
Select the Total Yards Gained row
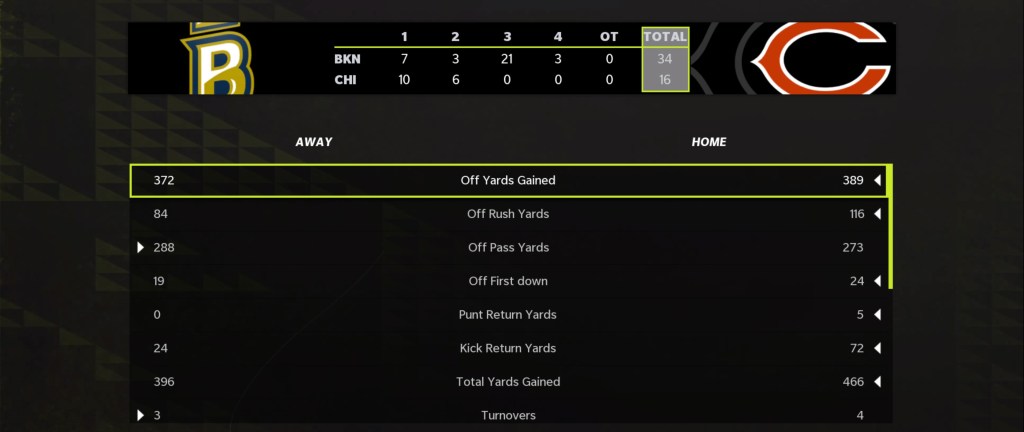pos(508,382)
